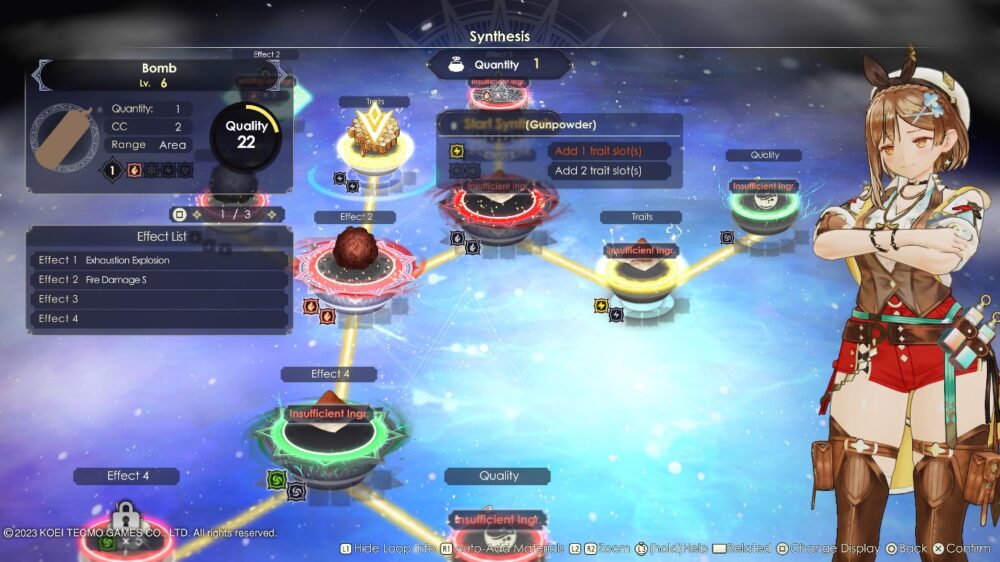Click the Bomb item icon in the info panel
The height and width of the screenshot is (562, 1000).
point(66,137)
